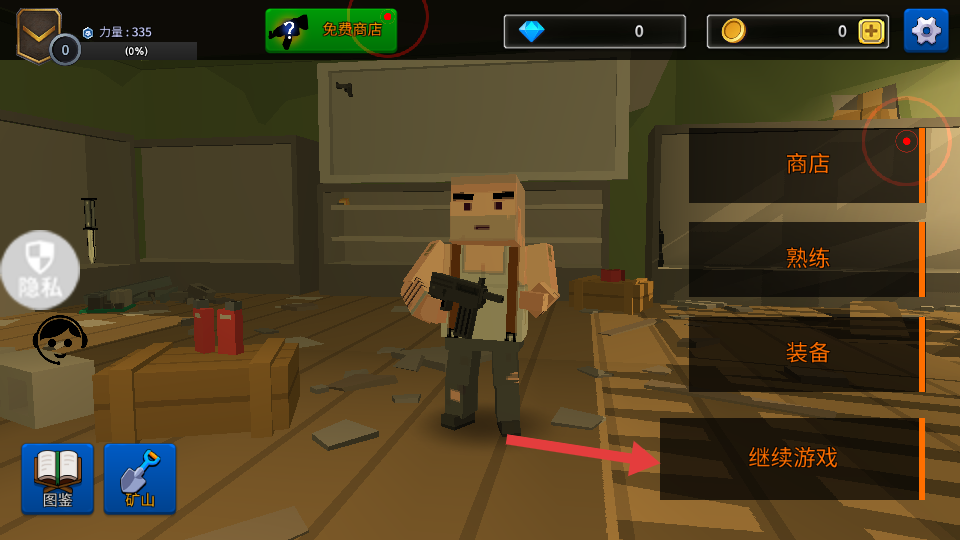Open the 图鉴 book encyclopedia

click(57, 478)
